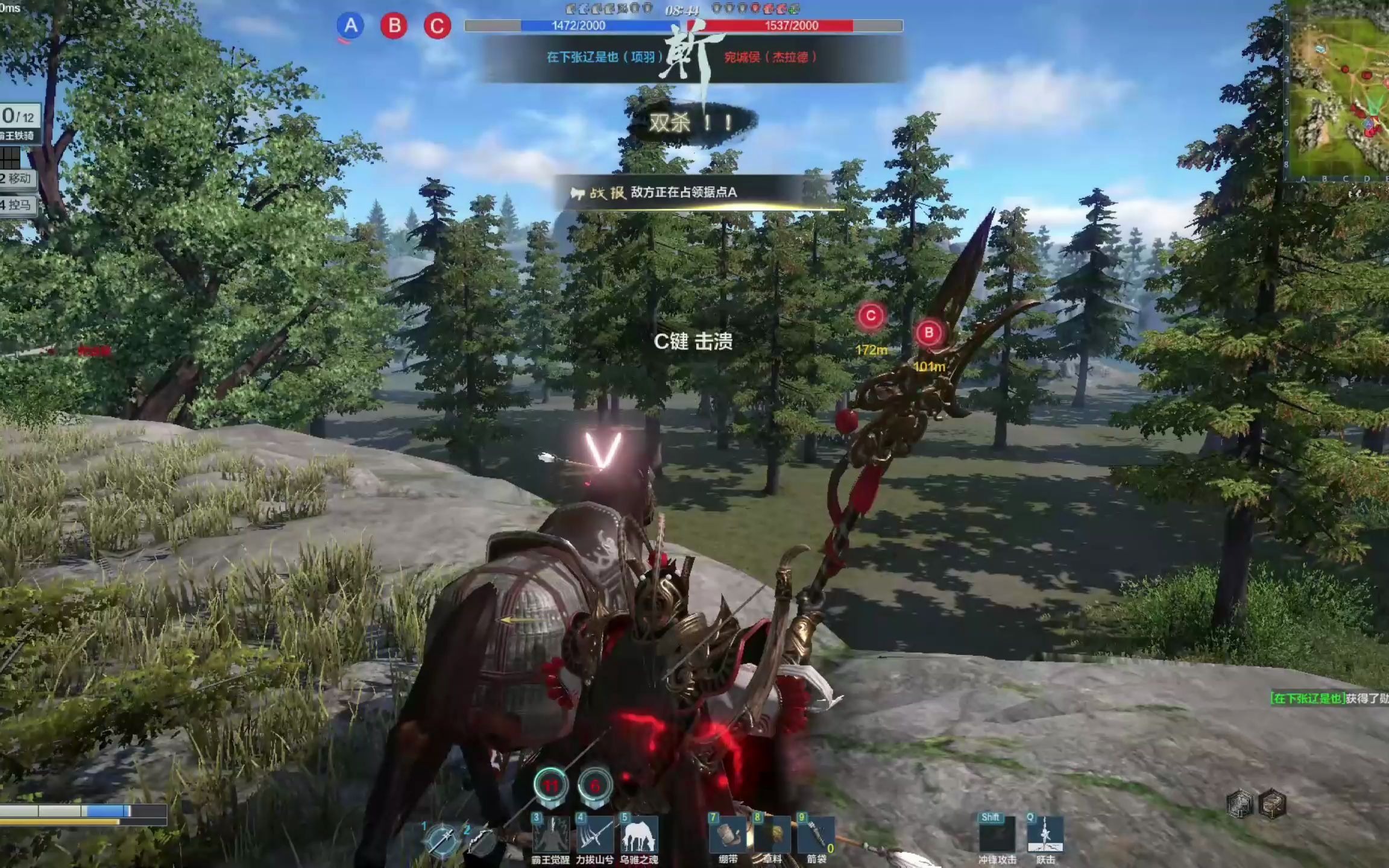1389x868 pixels.
Task: Select the red point C indicator in top bar
Action: click(x=437, y=26)
